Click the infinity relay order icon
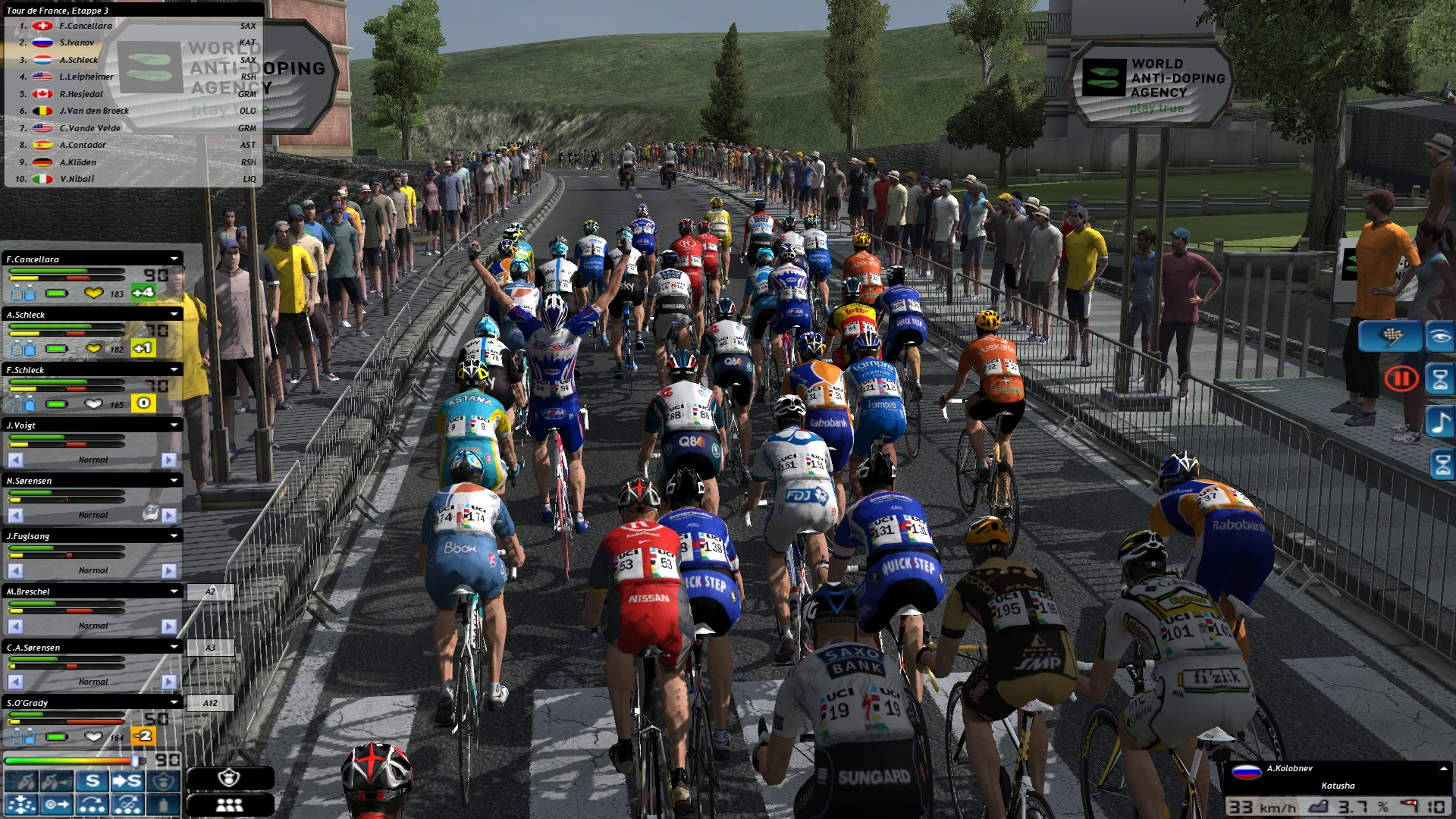The width and height of the screenshot is (1456, 819). pos(127,805)
